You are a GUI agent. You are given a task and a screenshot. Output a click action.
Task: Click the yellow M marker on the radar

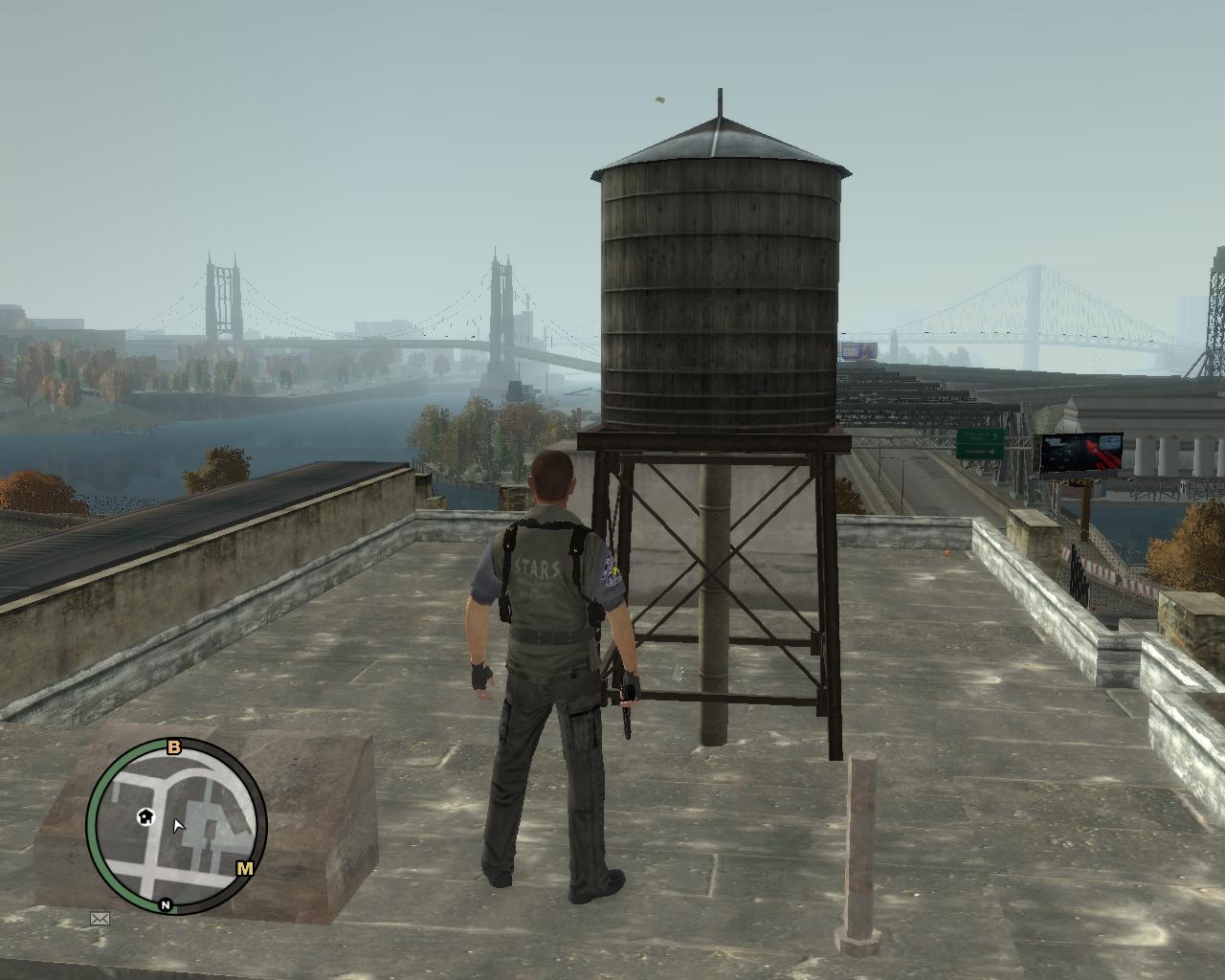tap(245, 869)
